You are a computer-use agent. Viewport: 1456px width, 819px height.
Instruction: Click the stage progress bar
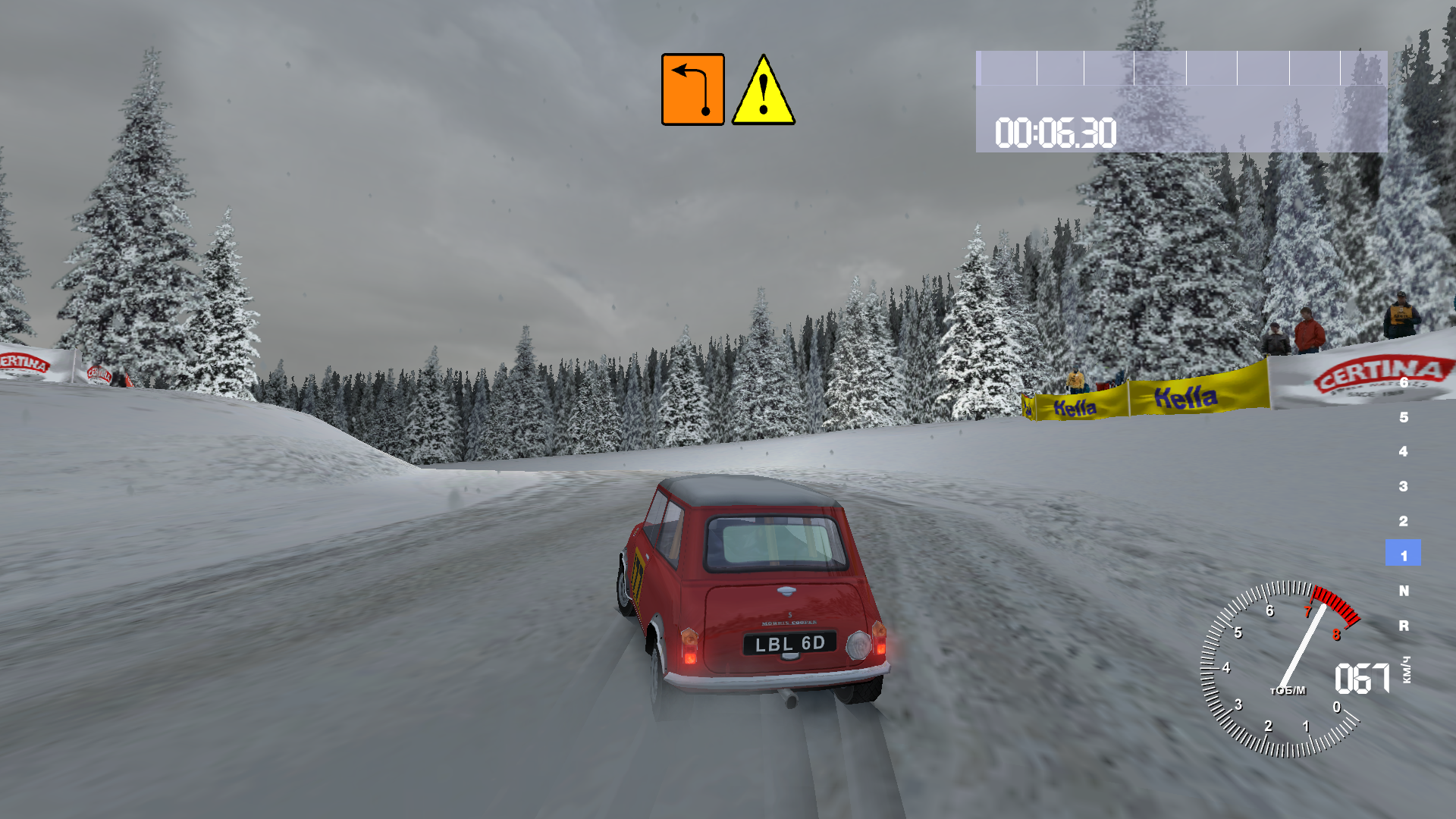click(1181, 68)
